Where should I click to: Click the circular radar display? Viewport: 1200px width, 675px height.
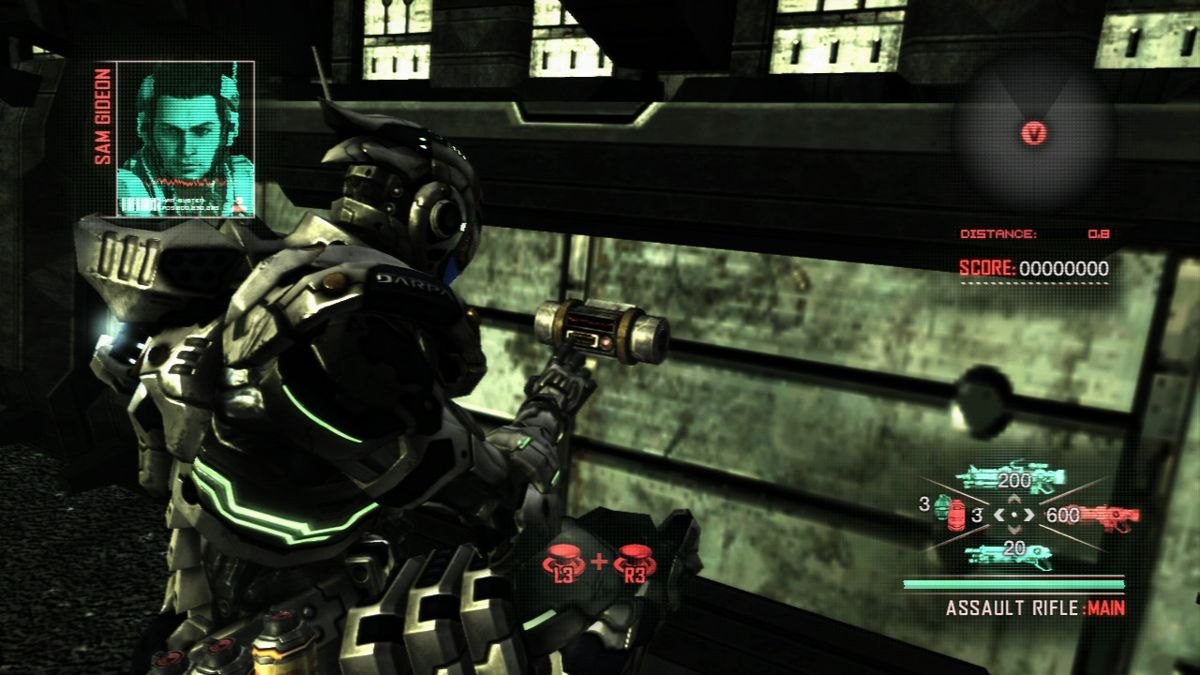pyautogui.click(x=1033, y=131)
